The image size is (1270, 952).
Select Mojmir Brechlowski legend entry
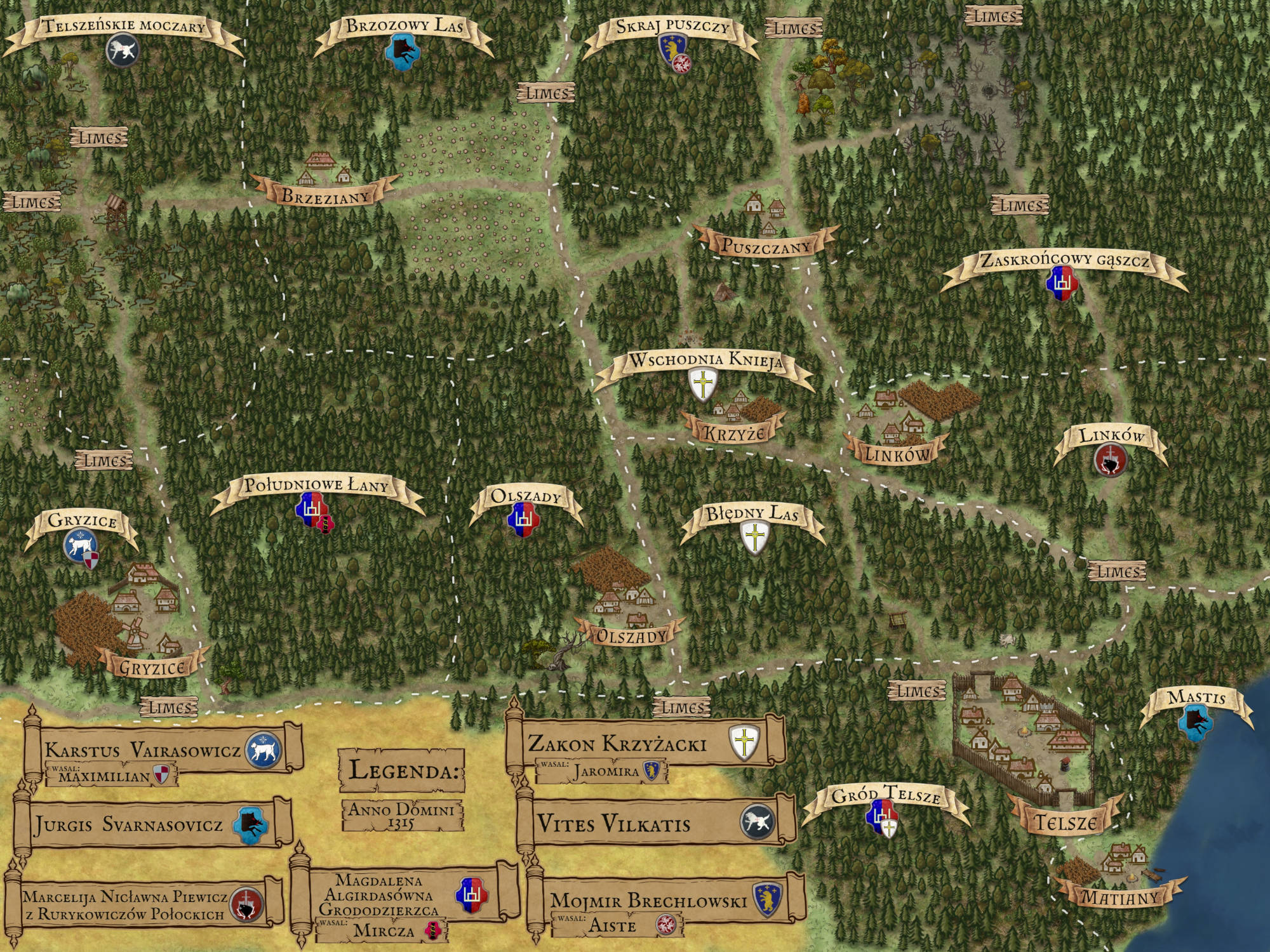click(x=648, y=900)
